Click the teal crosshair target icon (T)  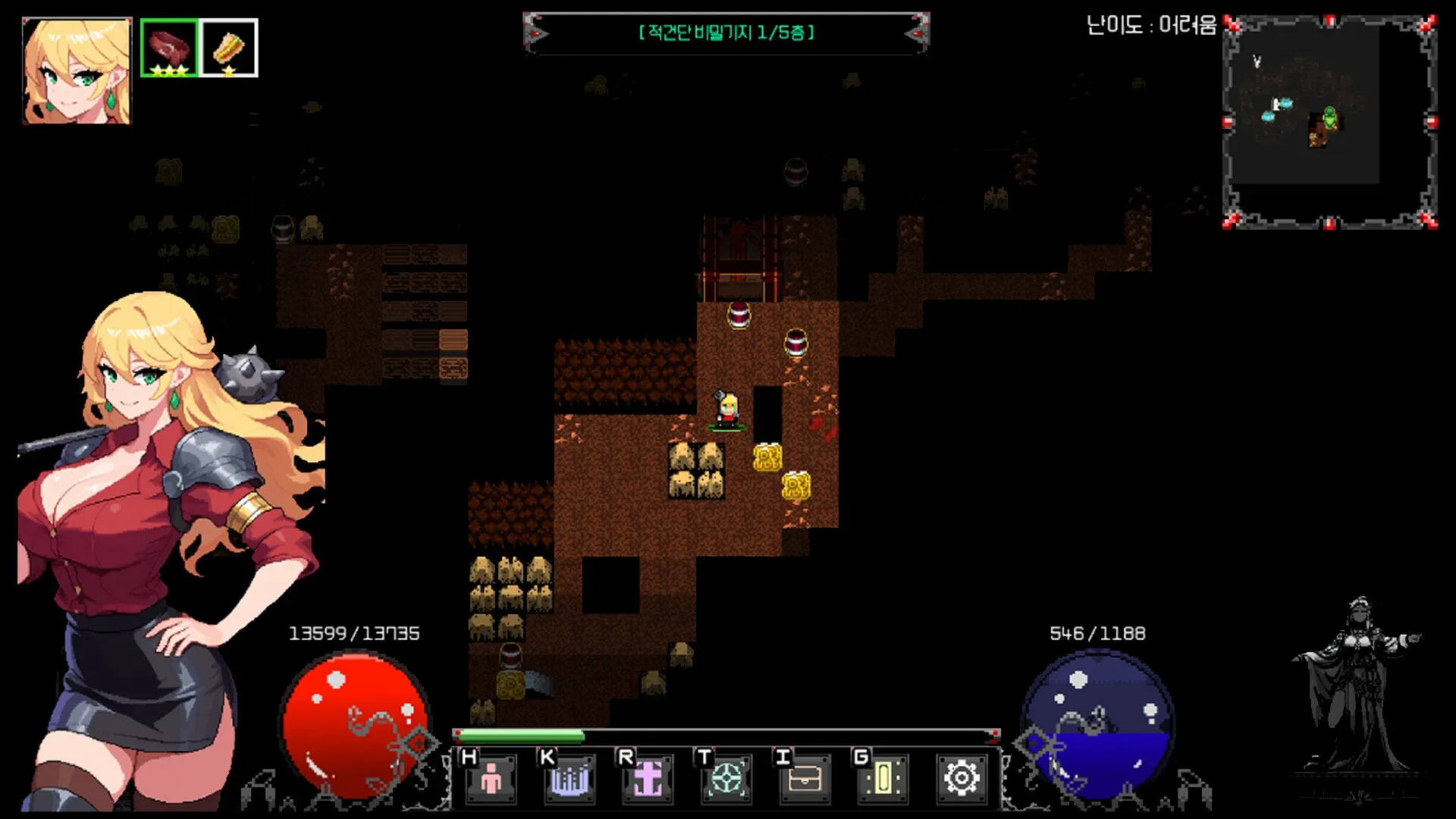click(726, 778)
